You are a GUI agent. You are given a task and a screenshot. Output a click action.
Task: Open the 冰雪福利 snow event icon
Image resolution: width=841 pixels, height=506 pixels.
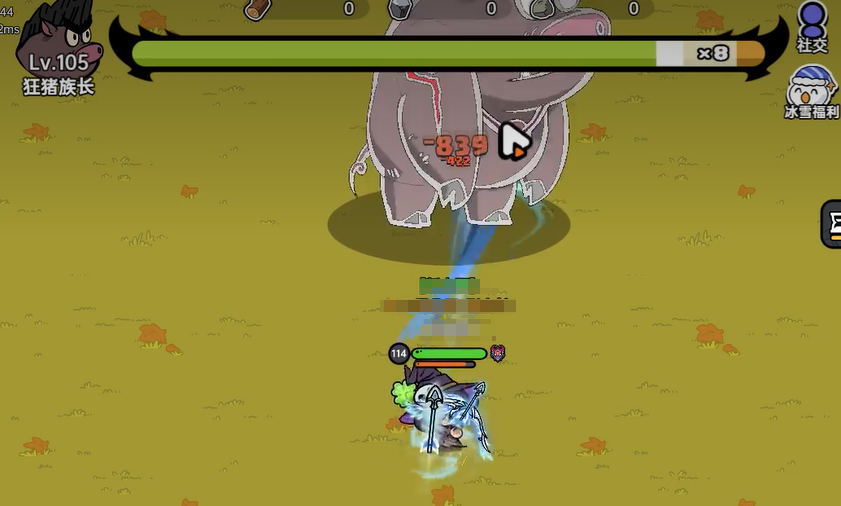coord(811,90)
